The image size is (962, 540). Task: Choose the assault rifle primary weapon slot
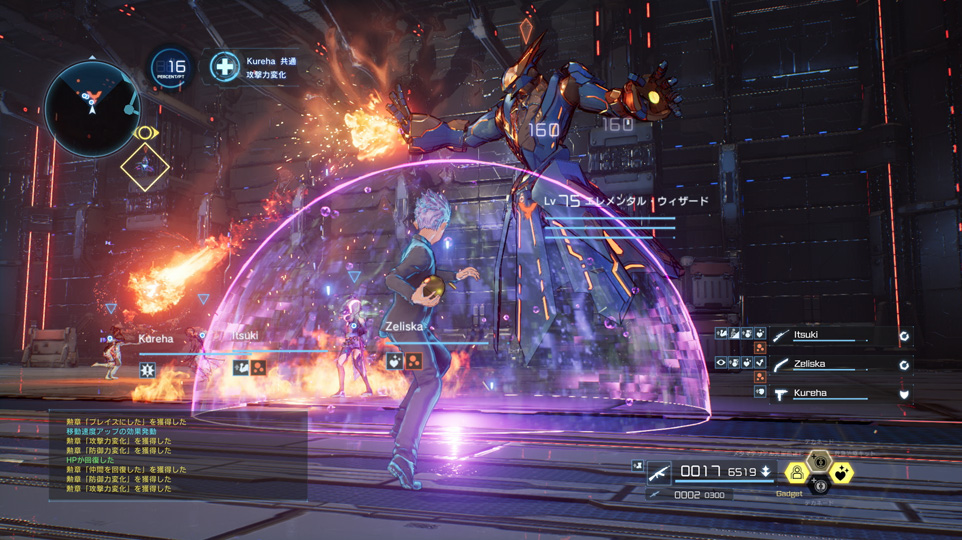pyautogui.click(x=659, y=472)
